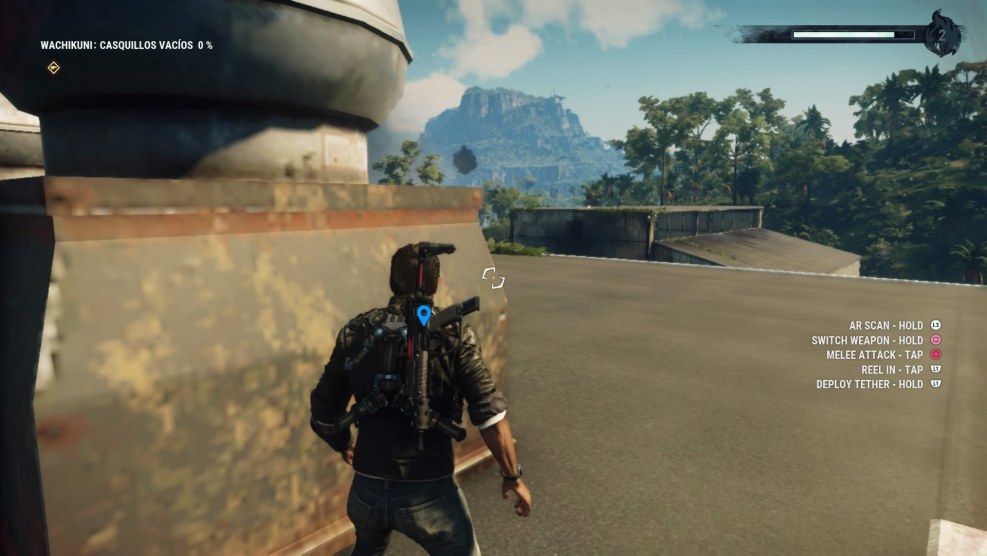Click the yellow diamond objective icon
This screenshot has height=556, width=987.
(x=53, y=68)
